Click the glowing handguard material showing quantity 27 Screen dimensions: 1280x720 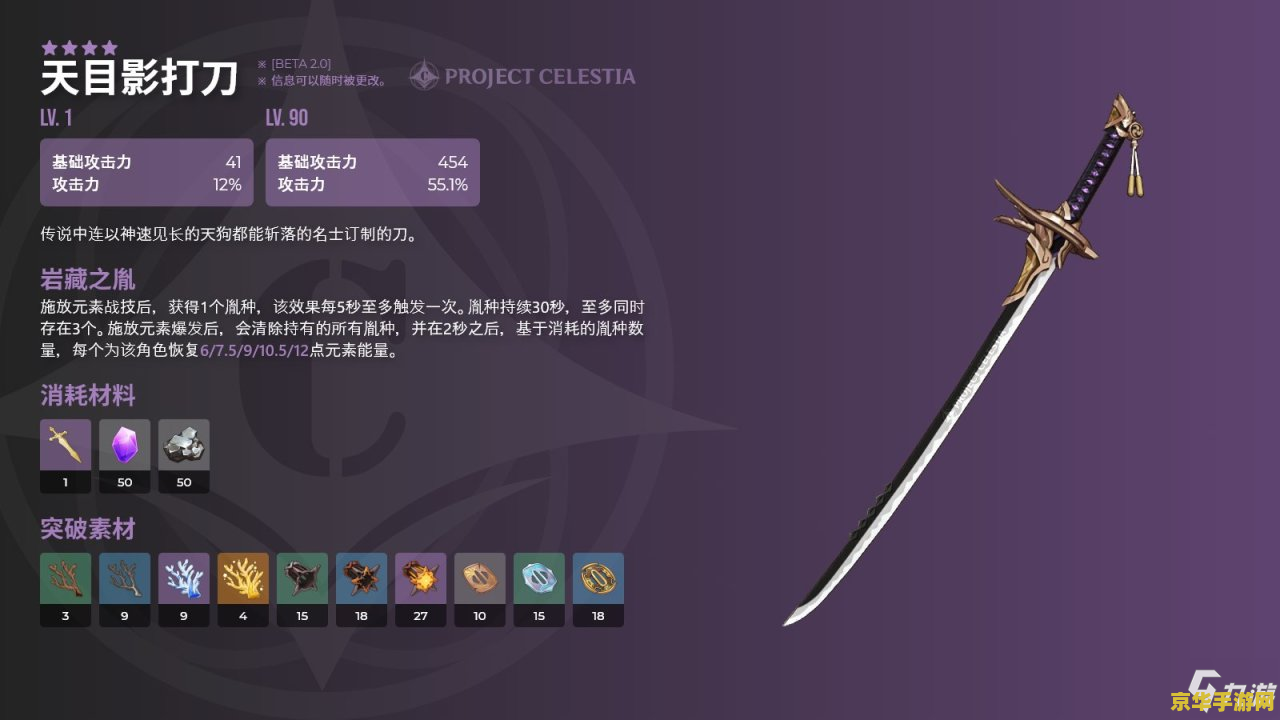tap(420, 578)
